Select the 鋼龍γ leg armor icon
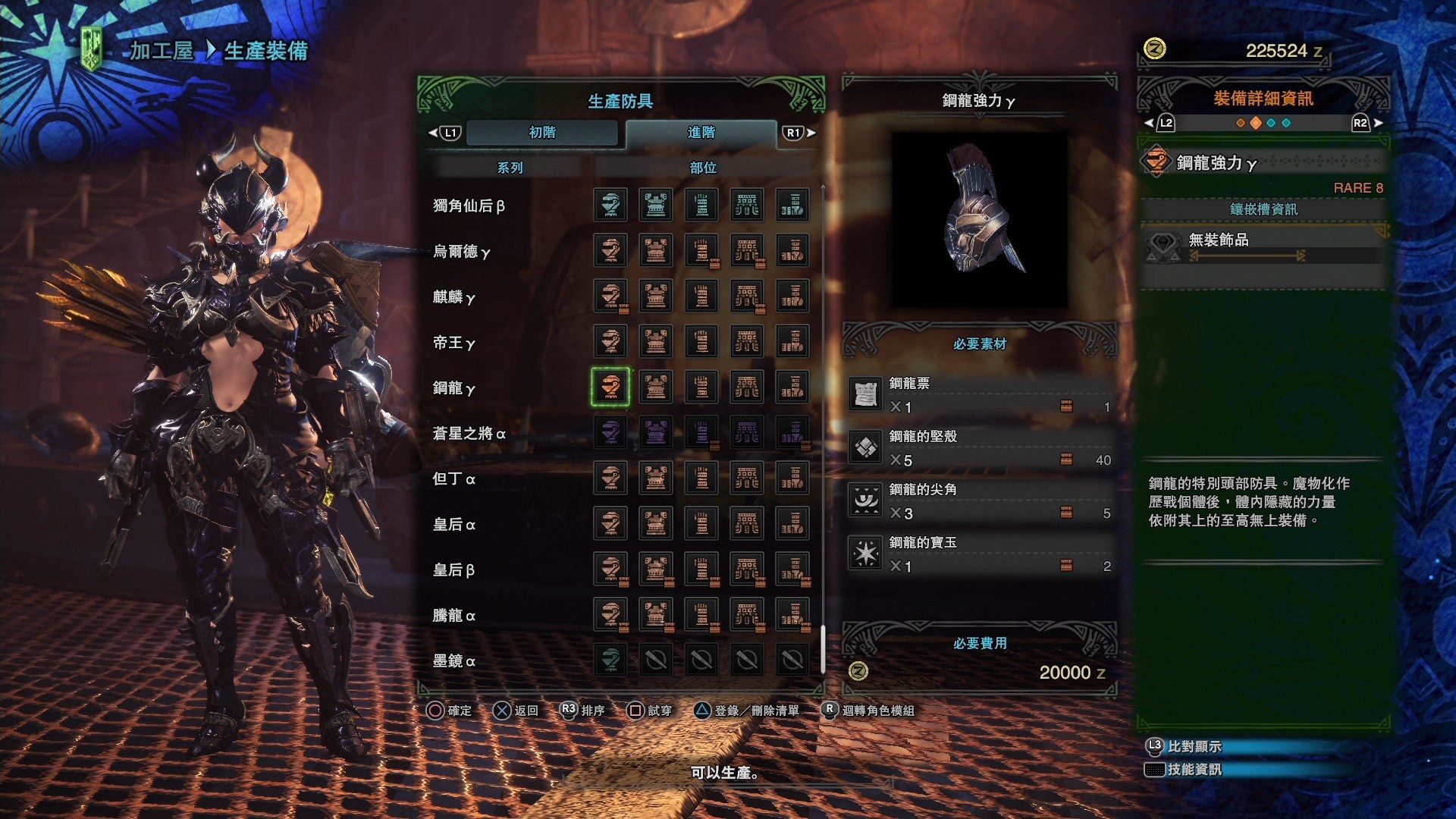Image resolution: width=1456 pixels, height=819 pixels. click(x=792, y=388)
